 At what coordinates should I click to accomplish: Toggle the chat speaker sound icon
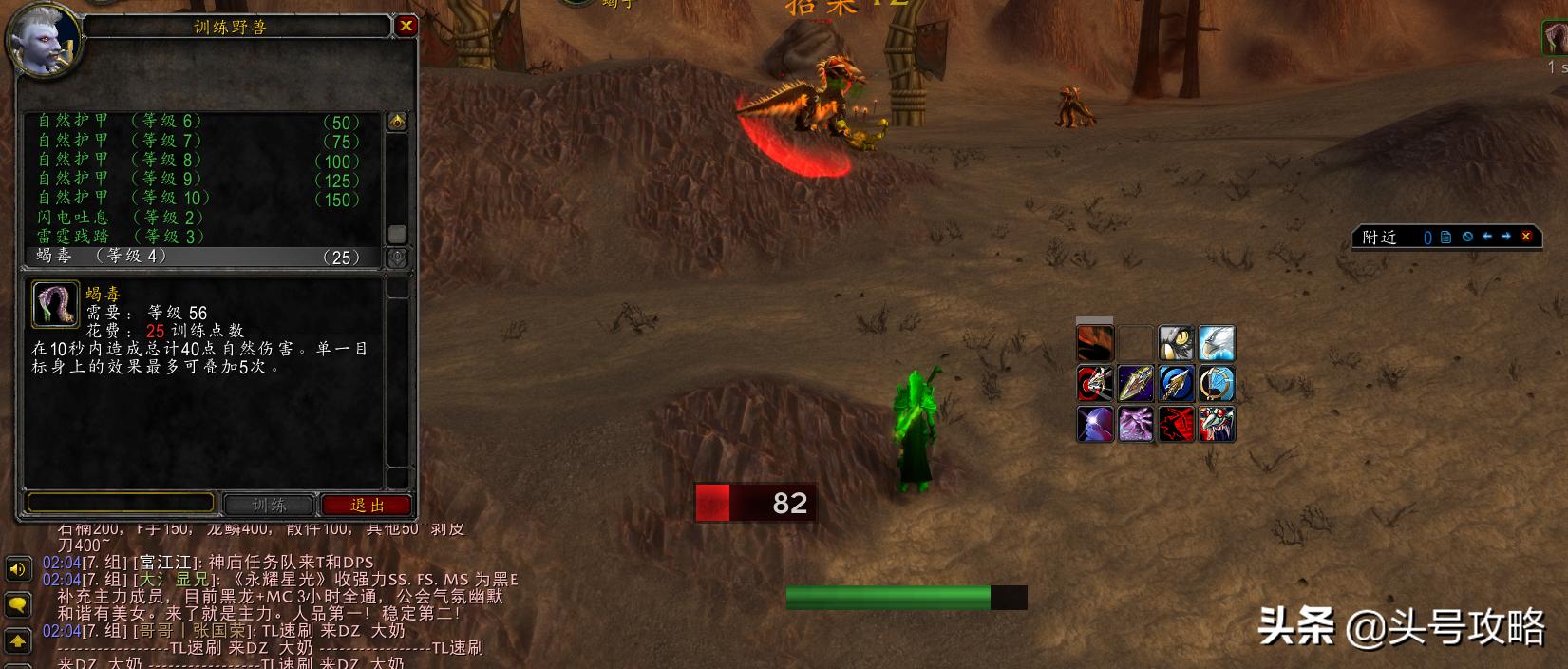click(x=18, y=569)
